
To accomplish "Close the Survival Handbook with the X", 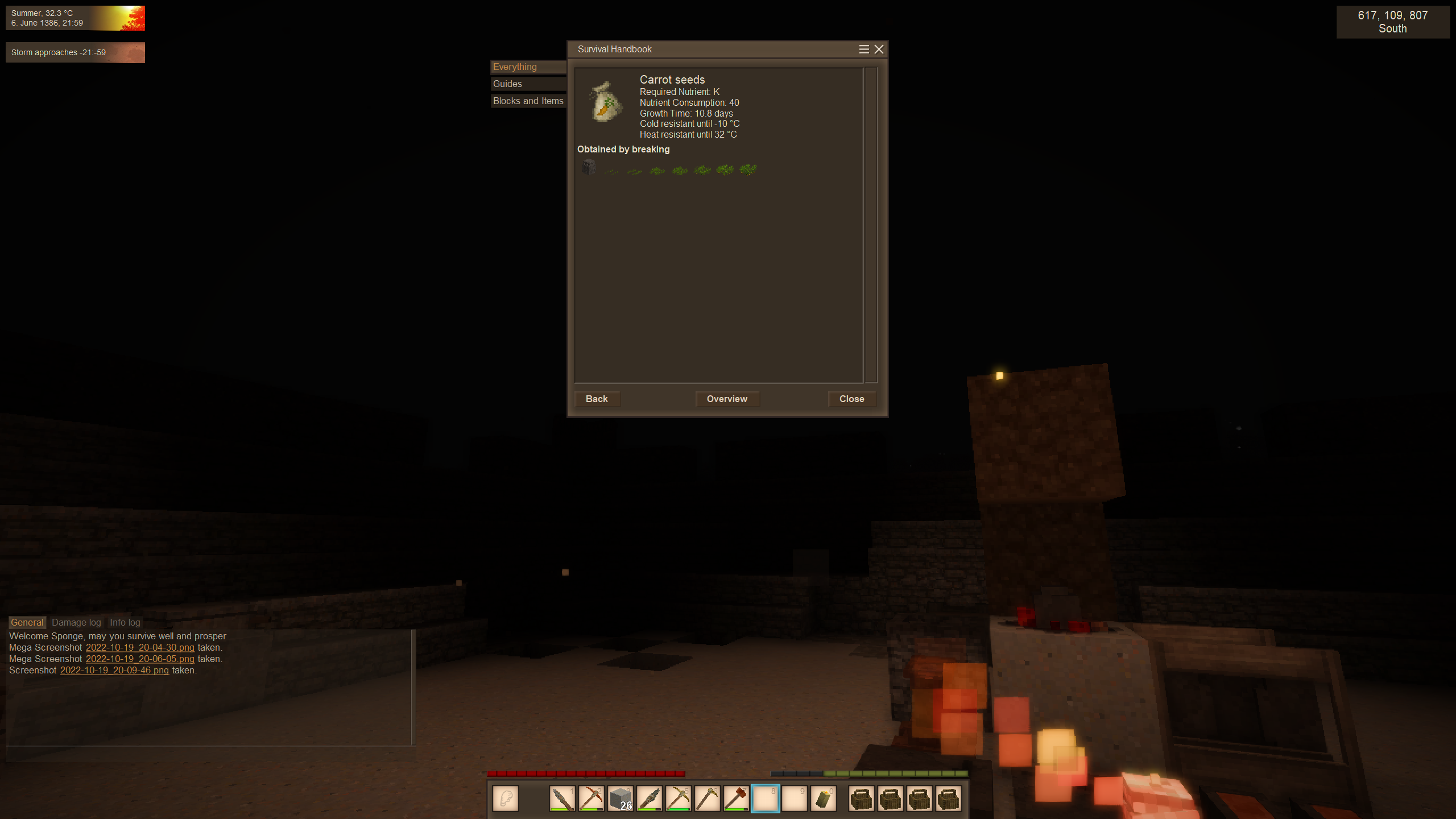I will point(879,49).
